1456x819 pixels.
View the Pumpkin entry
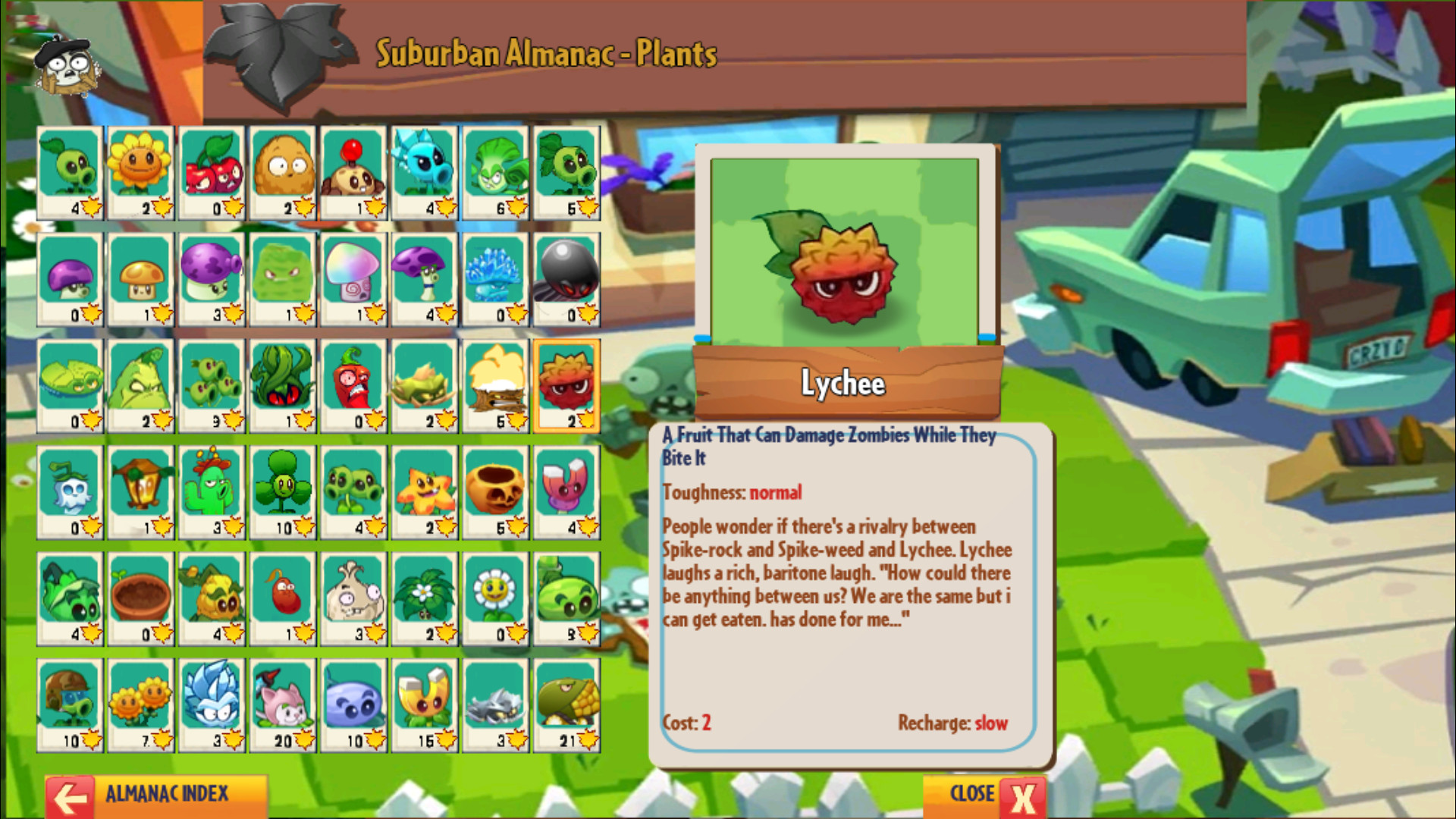pos(494,491)
